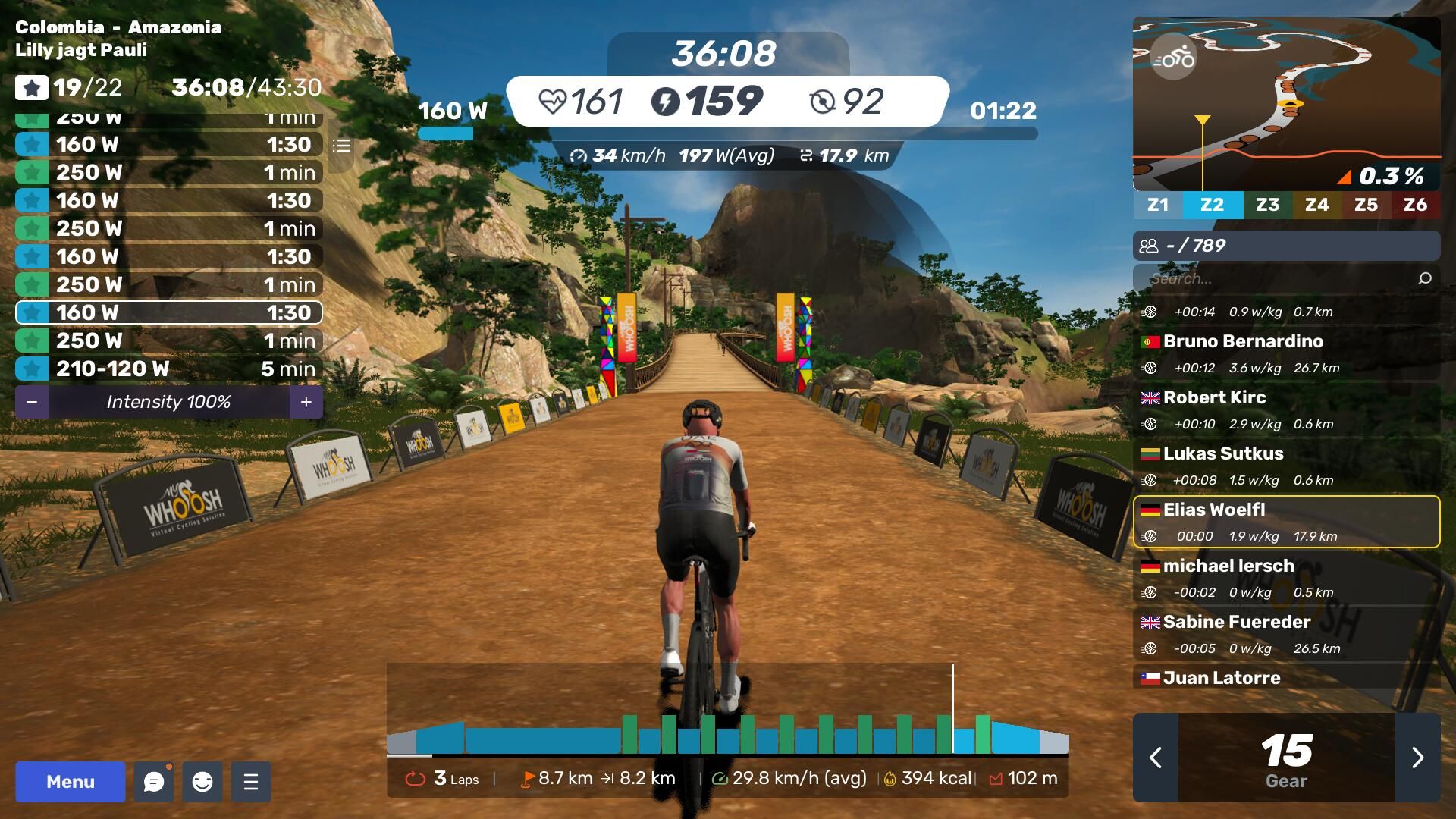
Task: Open the smiley emote icon
Action: (202, 782)
